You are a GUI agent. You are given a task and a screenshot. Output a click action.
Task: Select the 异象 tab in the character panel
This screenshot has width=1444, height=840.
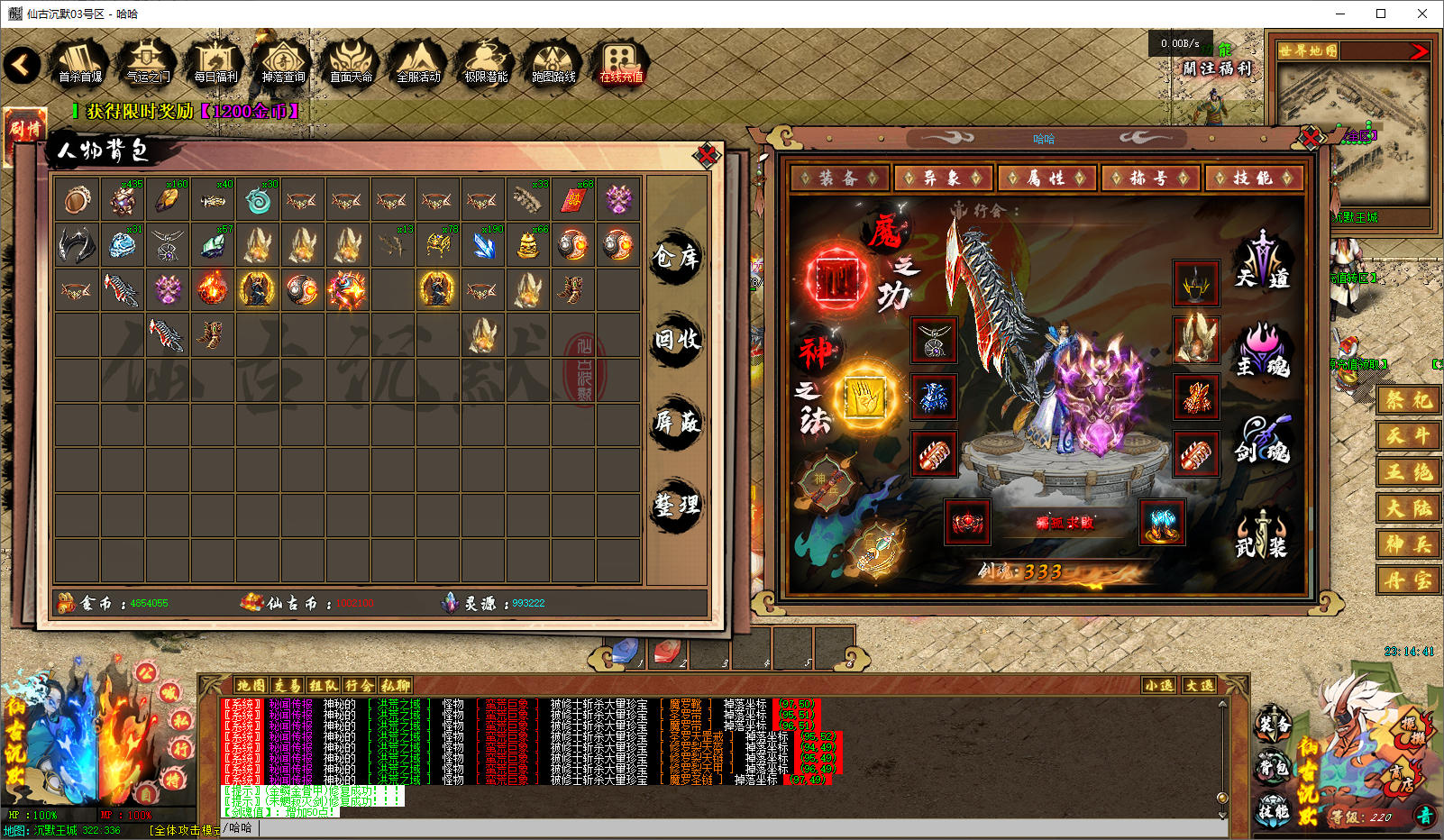[x=942, y=178]
